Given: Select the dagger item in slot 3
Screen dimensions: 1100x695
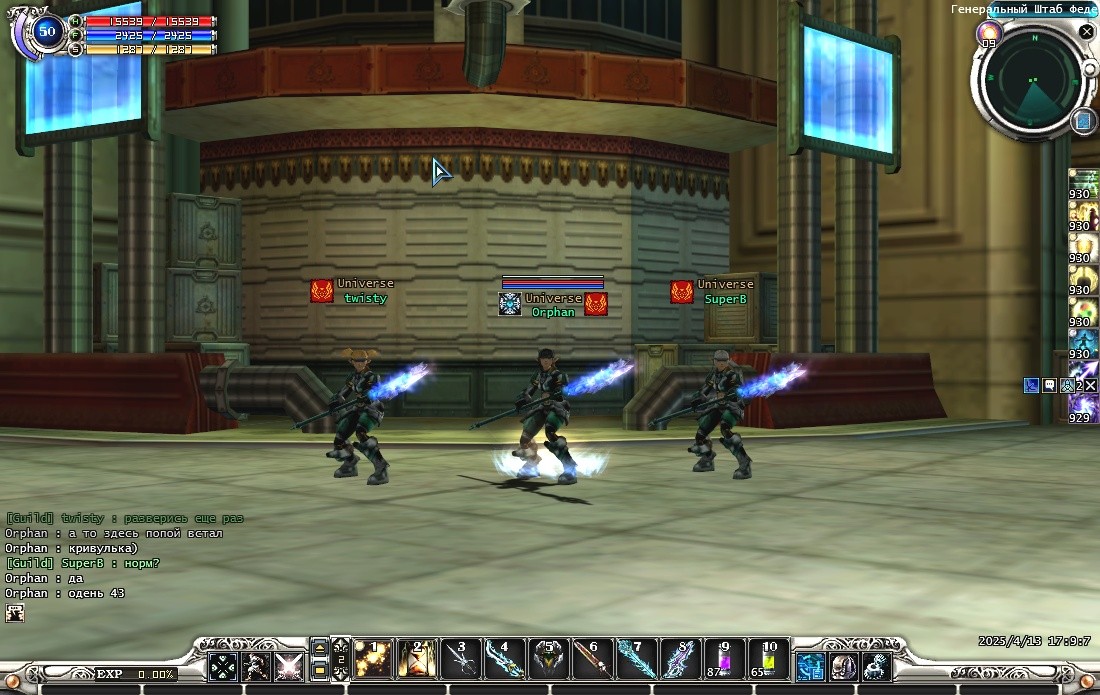Looking at the screenshot, I should [461, 659].
